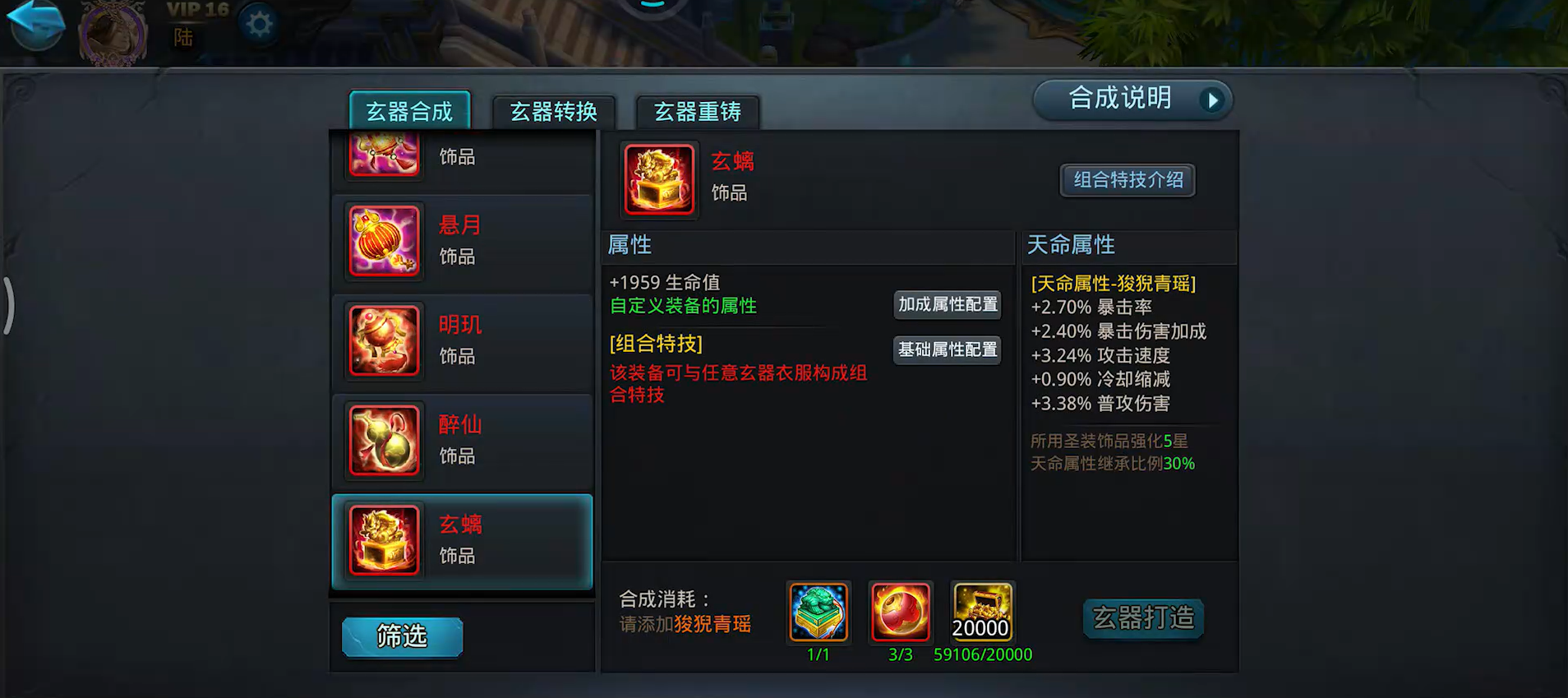The width and height of the screenshot is (1568, 698).
Task: Open 加成属性配置 configuration
Action: (x=947, y=304)
